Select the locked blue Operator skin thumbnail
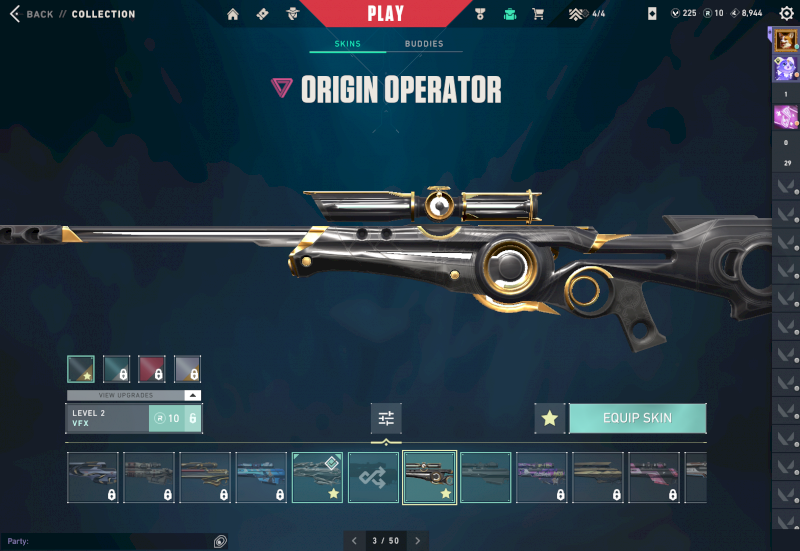 (x=261, y=477)
